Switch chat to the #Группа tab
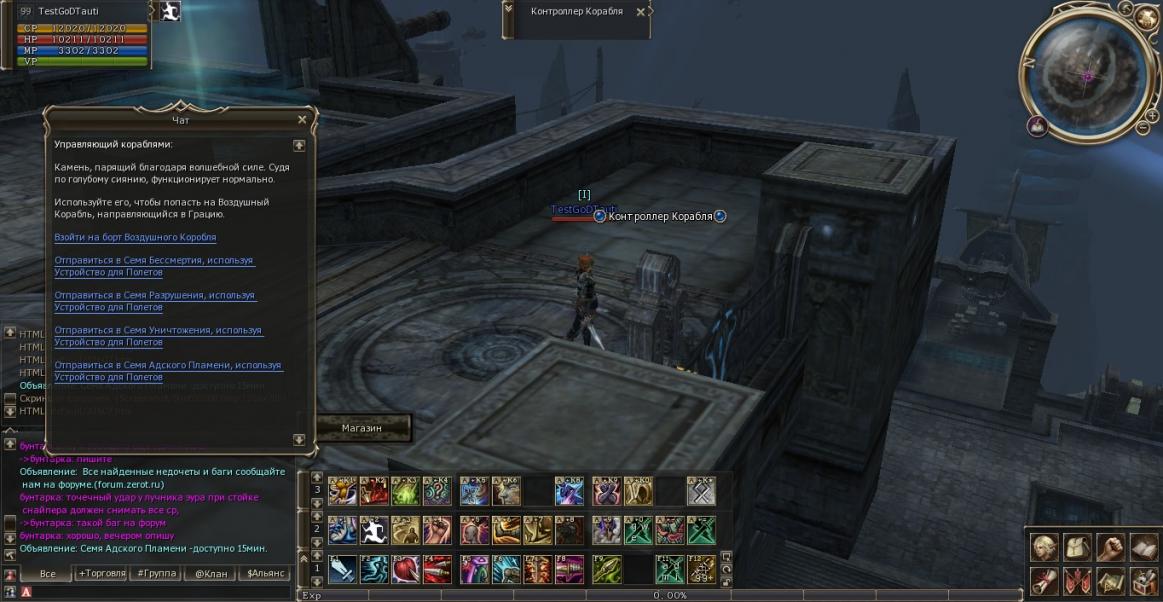This screenshot has width=1163, height=602. tap(156, 574)
